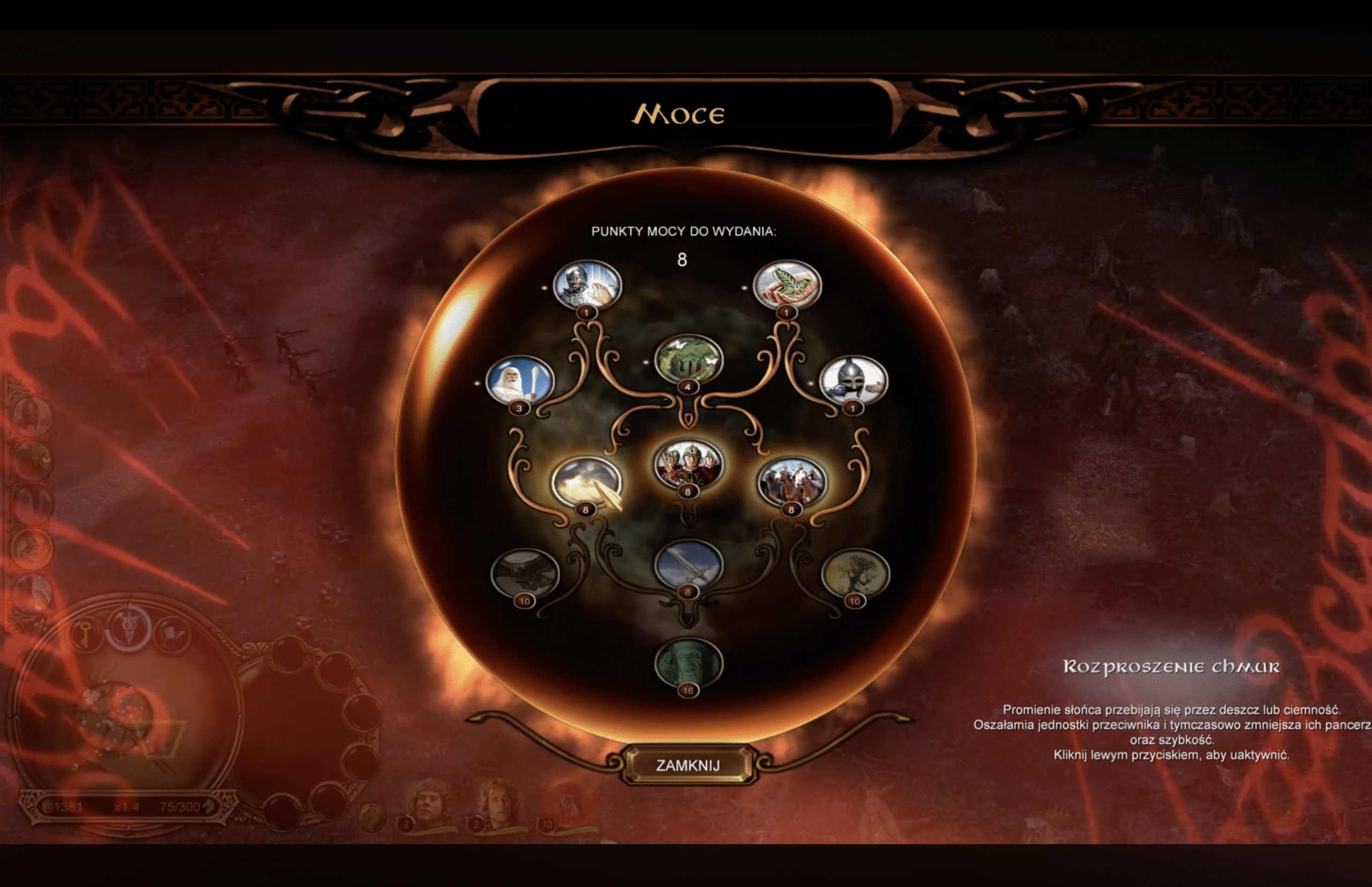Select the red-armored soldiers allies power

point(688,465)
